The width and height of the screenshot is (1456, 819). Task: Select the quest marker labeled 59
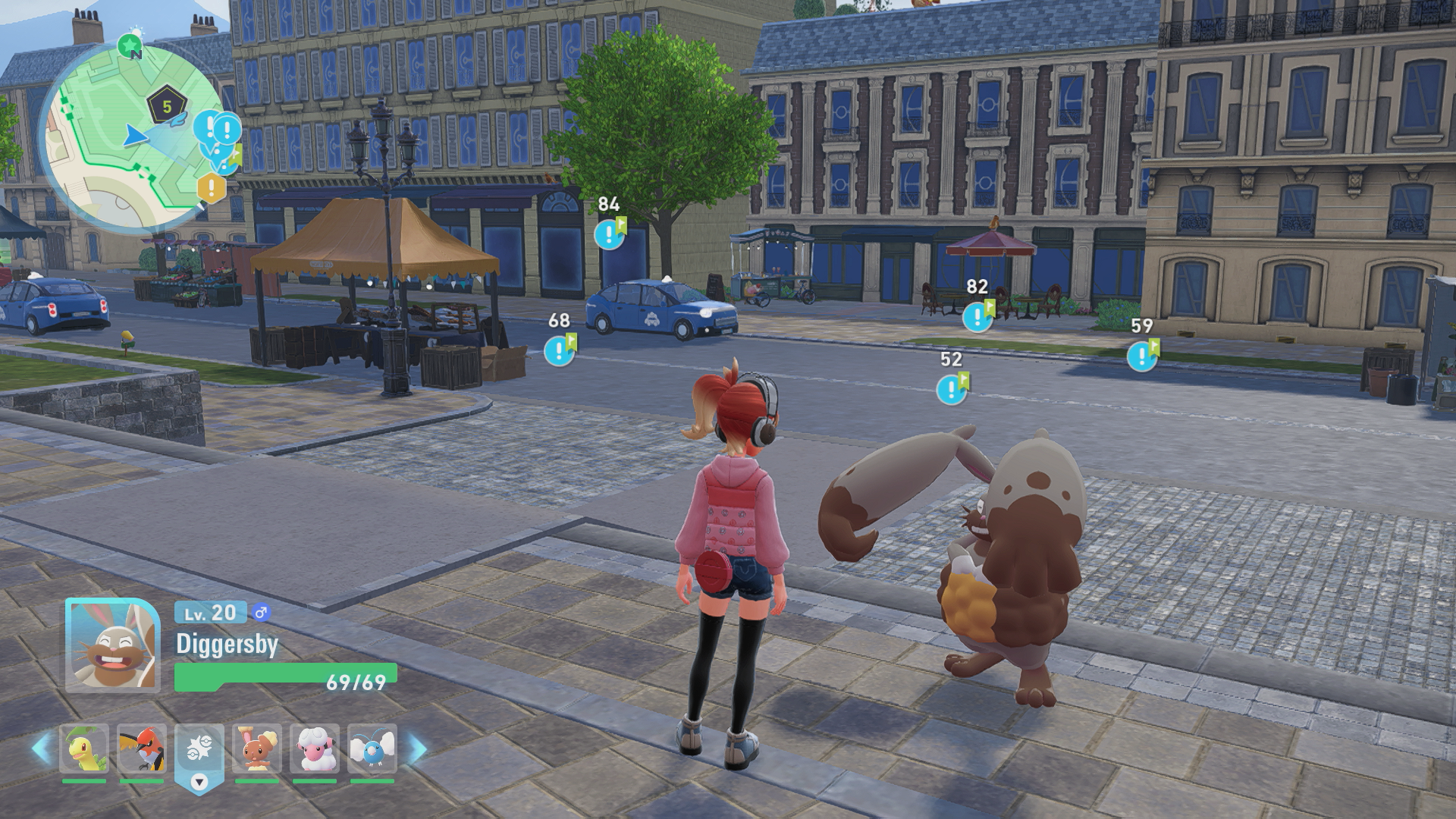[x=1142, y=356]
